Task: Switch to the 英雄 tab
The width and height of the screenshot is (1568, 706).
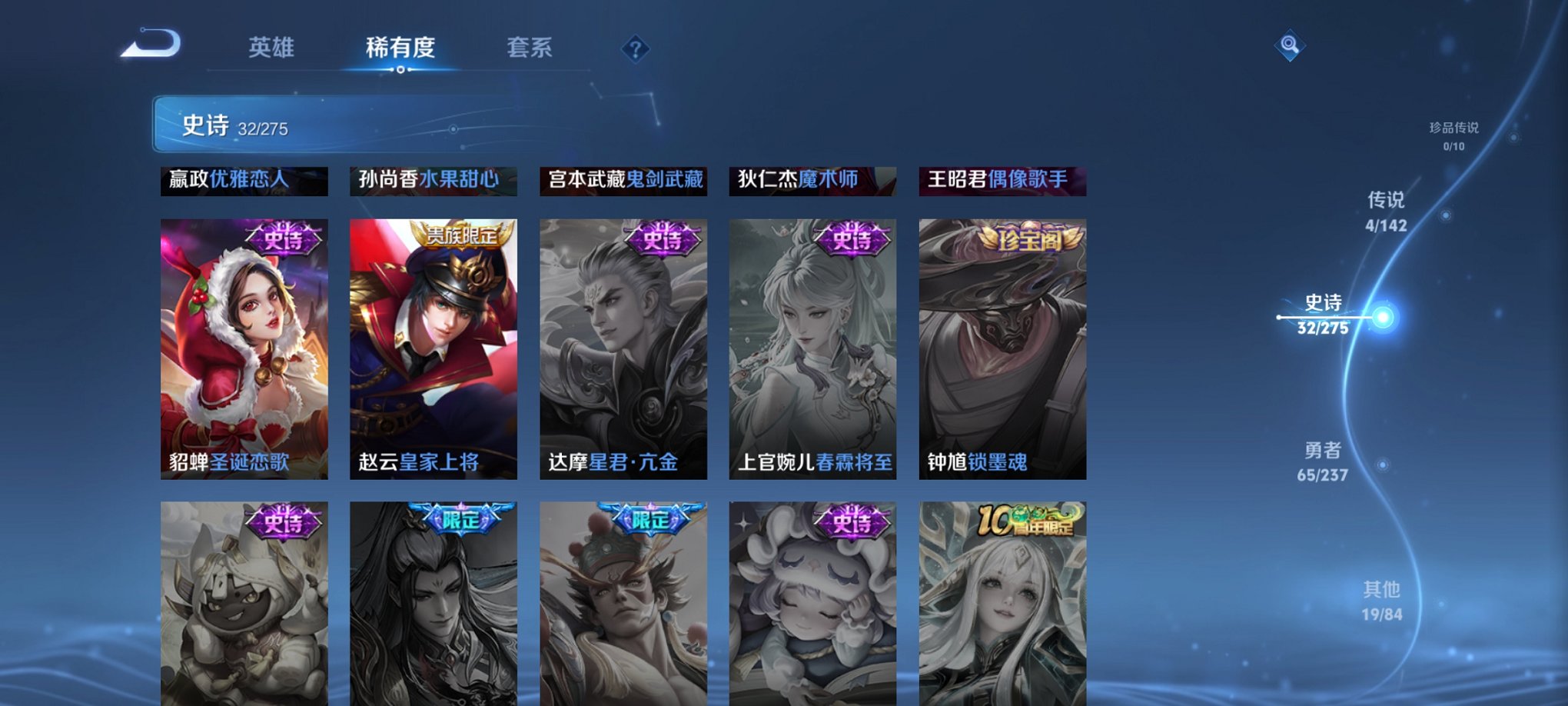Action: coord(273,46)
